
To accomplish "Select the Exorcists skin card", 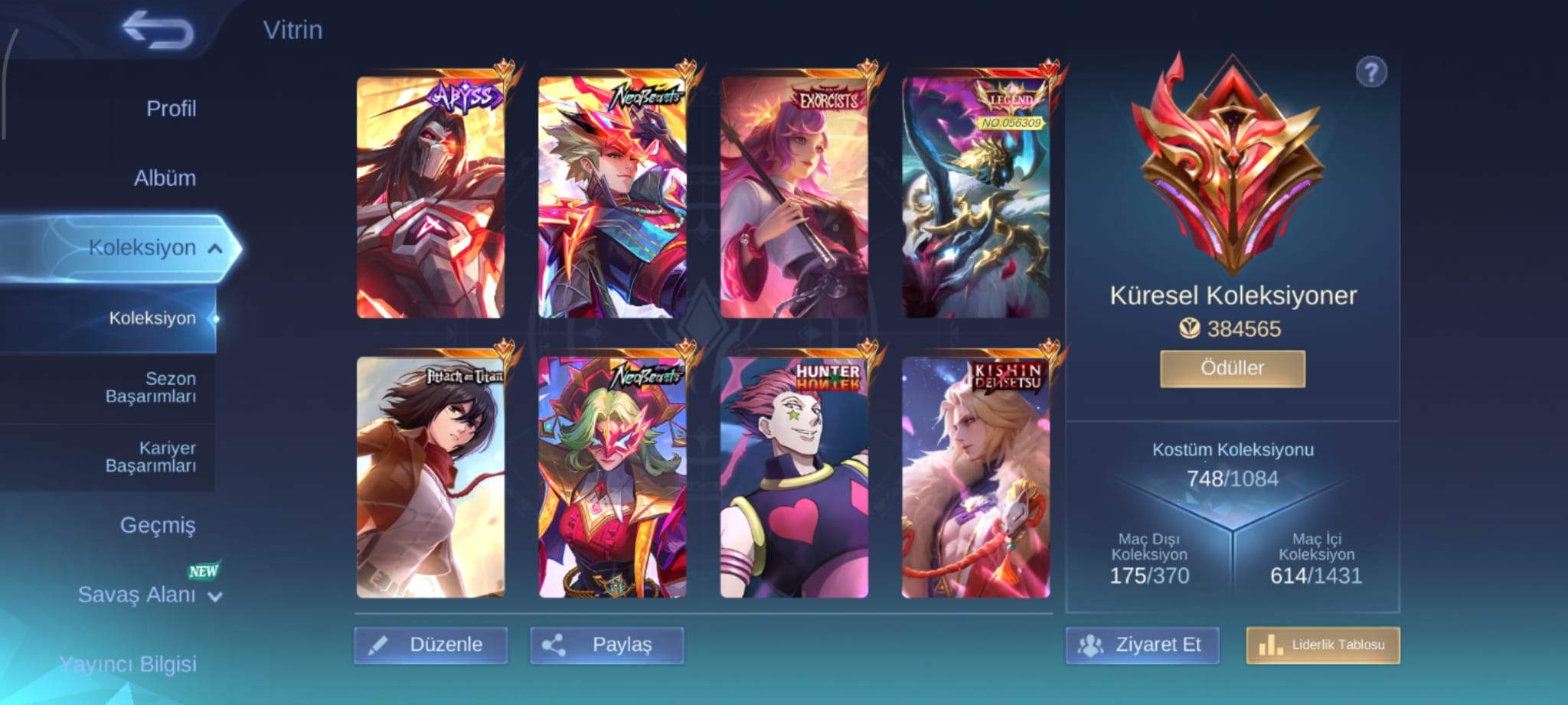I will (x=794, y=197).
